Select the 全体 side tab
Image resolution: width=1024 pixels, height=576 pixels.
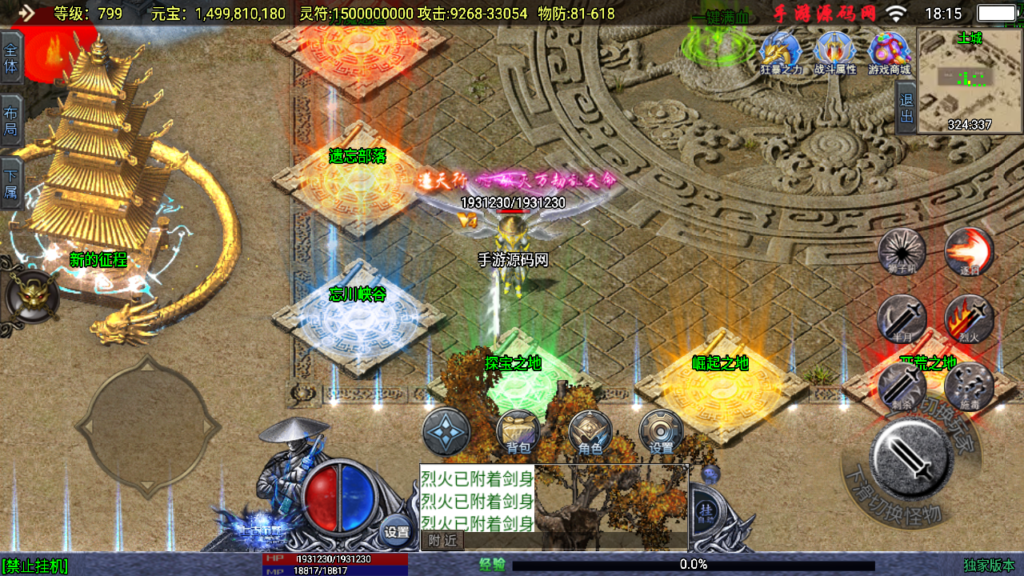(11, 56)
